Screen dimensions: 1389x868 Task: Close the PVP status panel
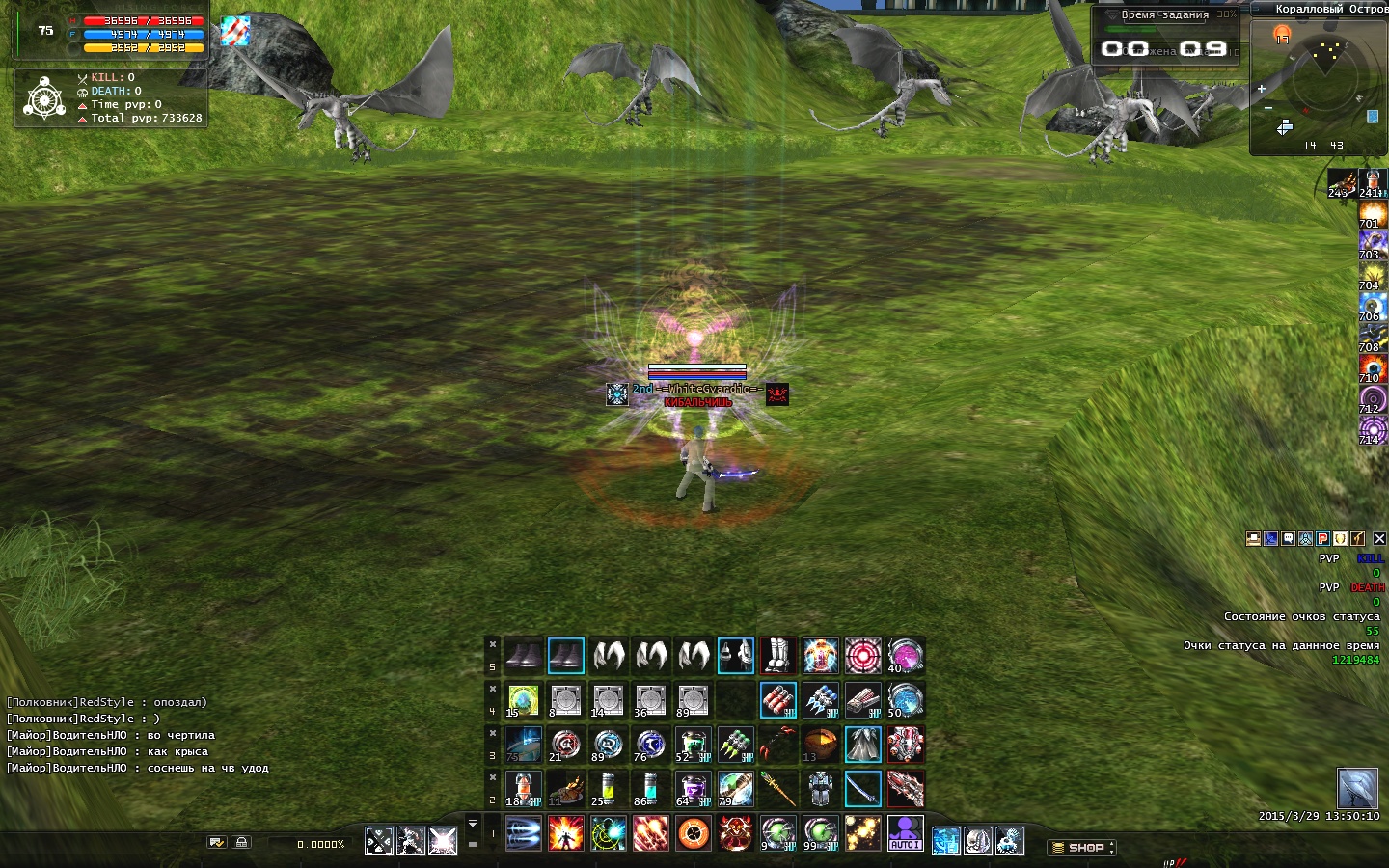point(1379,539)
